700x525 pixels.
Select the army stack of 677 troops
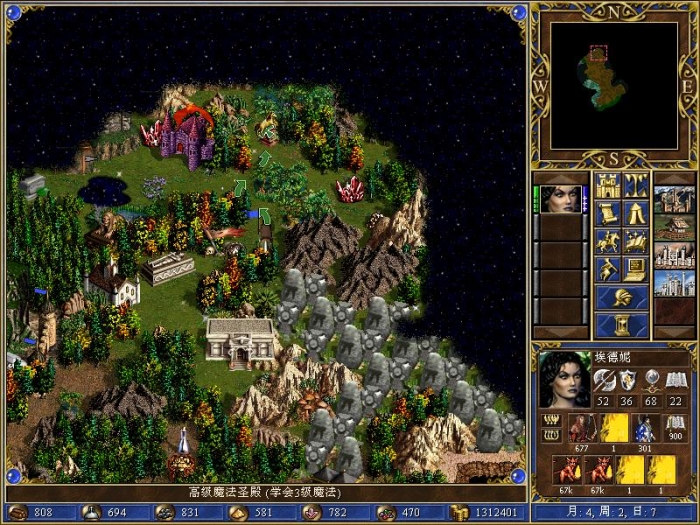point(581,431)
